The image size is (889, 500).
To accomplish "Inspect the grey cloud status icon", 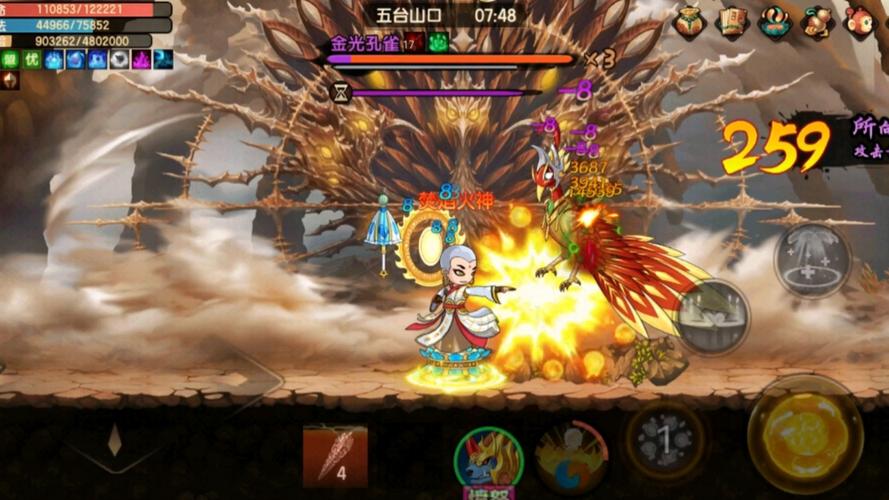I will point(119,60).
